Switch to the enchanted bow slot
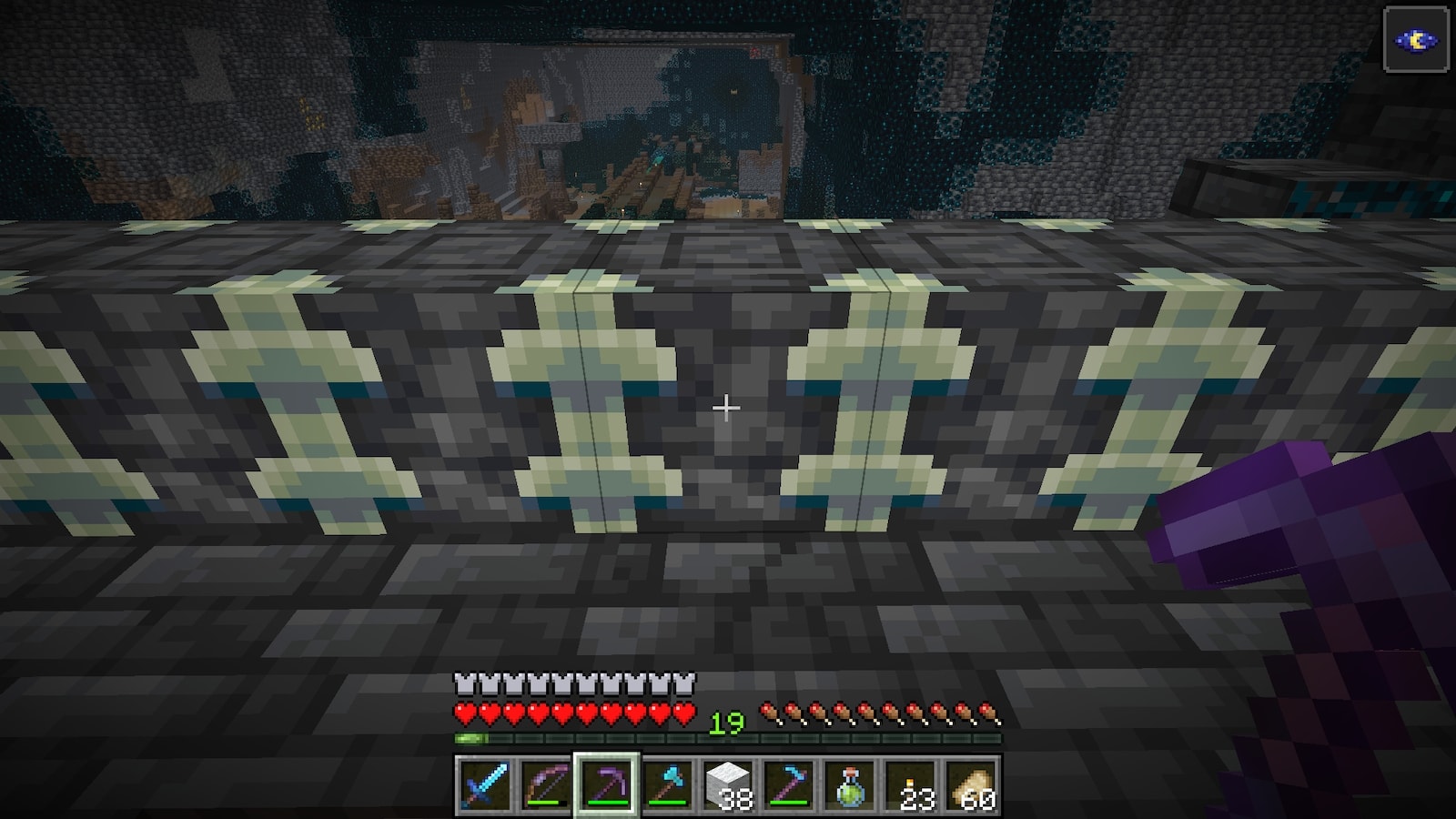 [544, 784]
